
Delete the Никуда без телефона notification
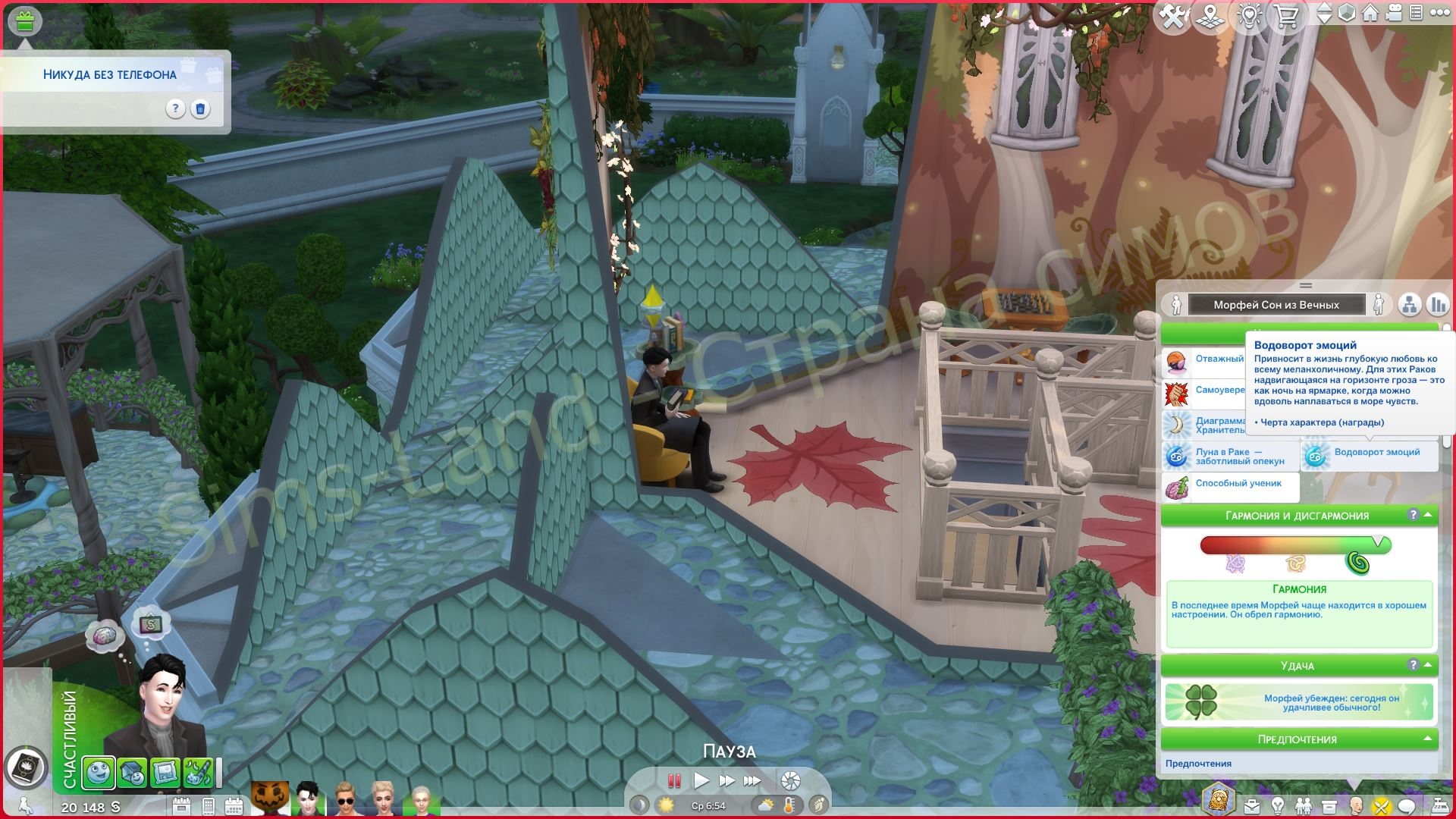point(200,110)
